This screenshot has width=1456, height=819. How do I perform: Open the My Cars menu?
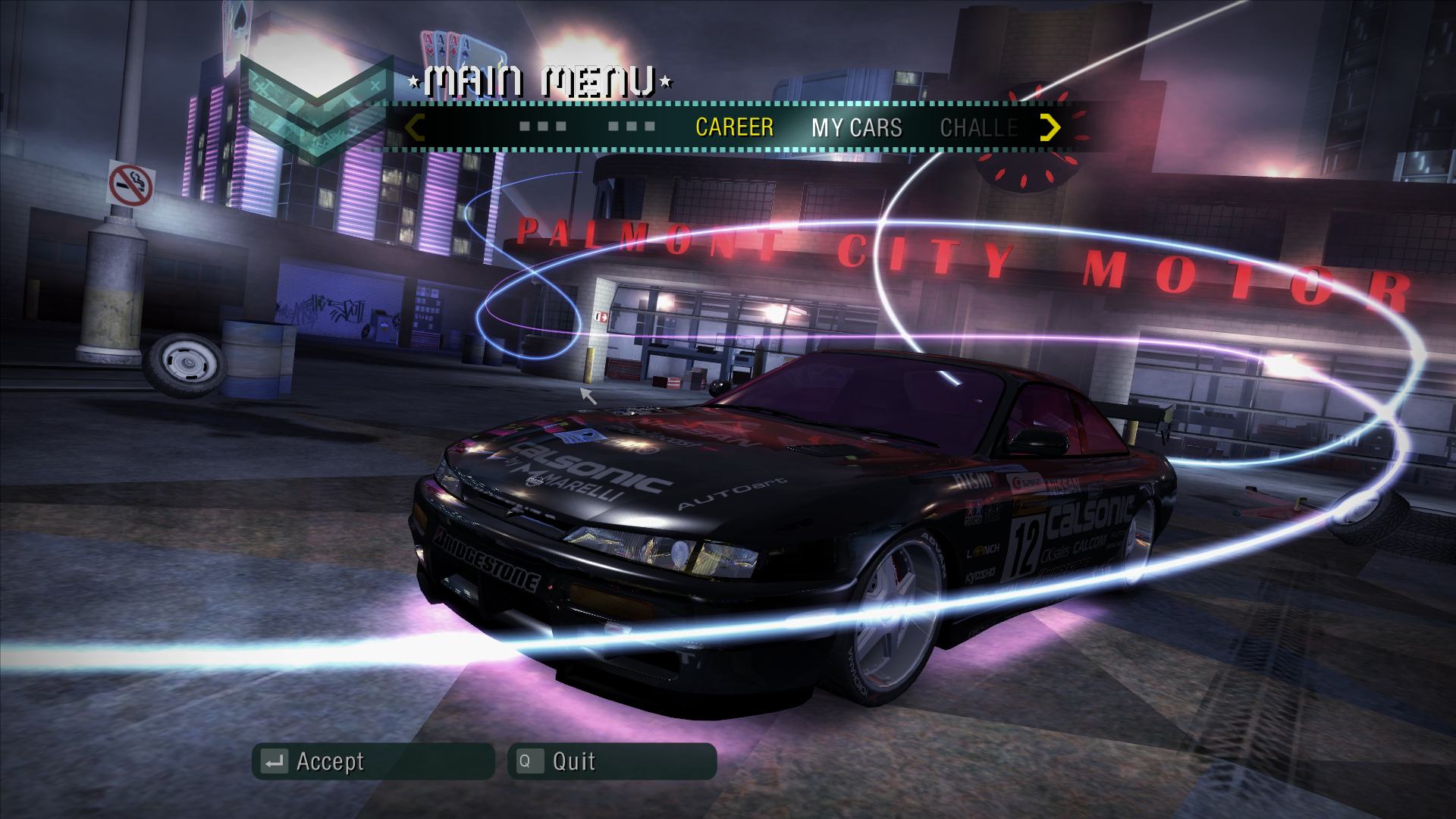856,127
